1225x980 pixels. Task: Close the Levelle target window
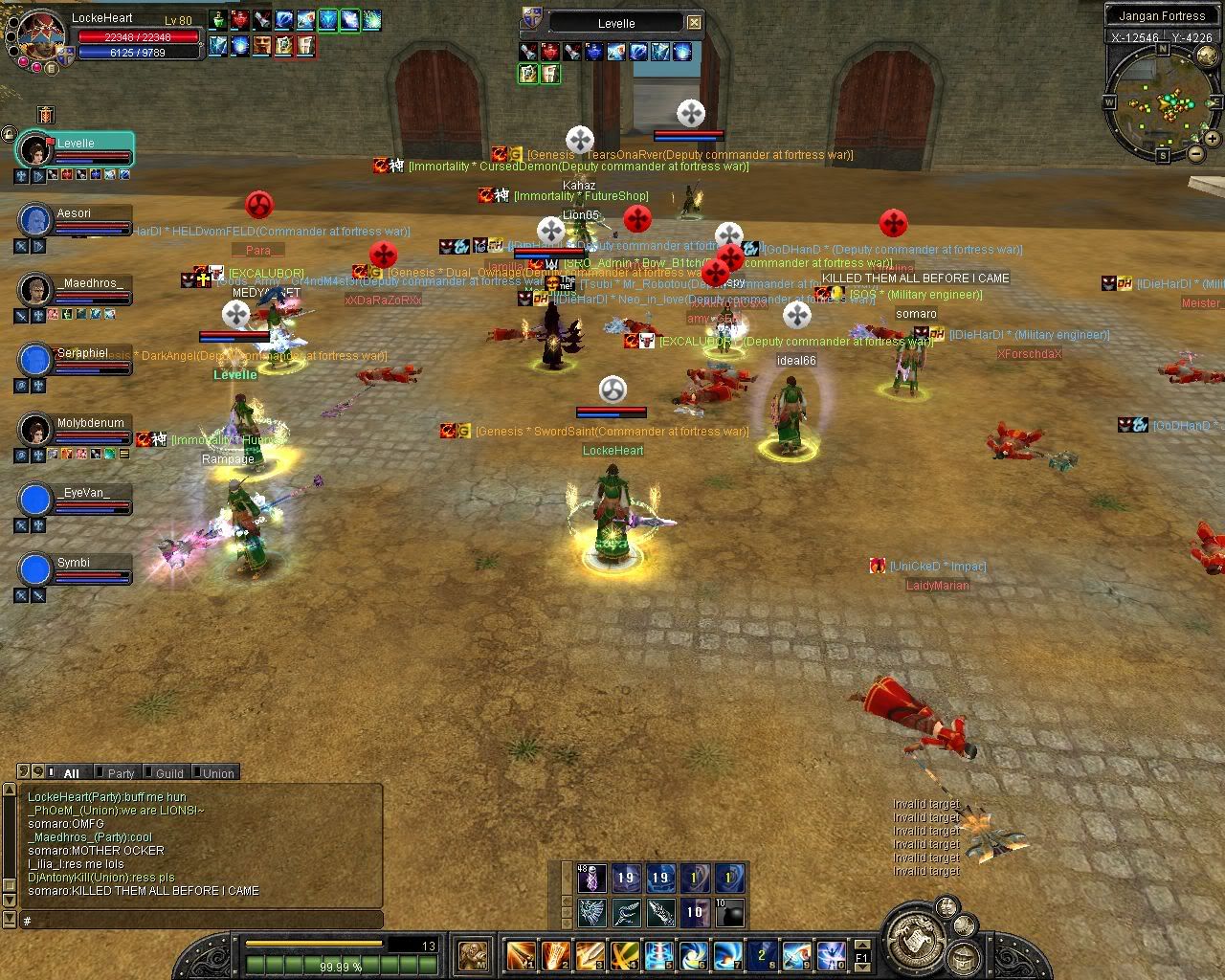tap(694, 23)
